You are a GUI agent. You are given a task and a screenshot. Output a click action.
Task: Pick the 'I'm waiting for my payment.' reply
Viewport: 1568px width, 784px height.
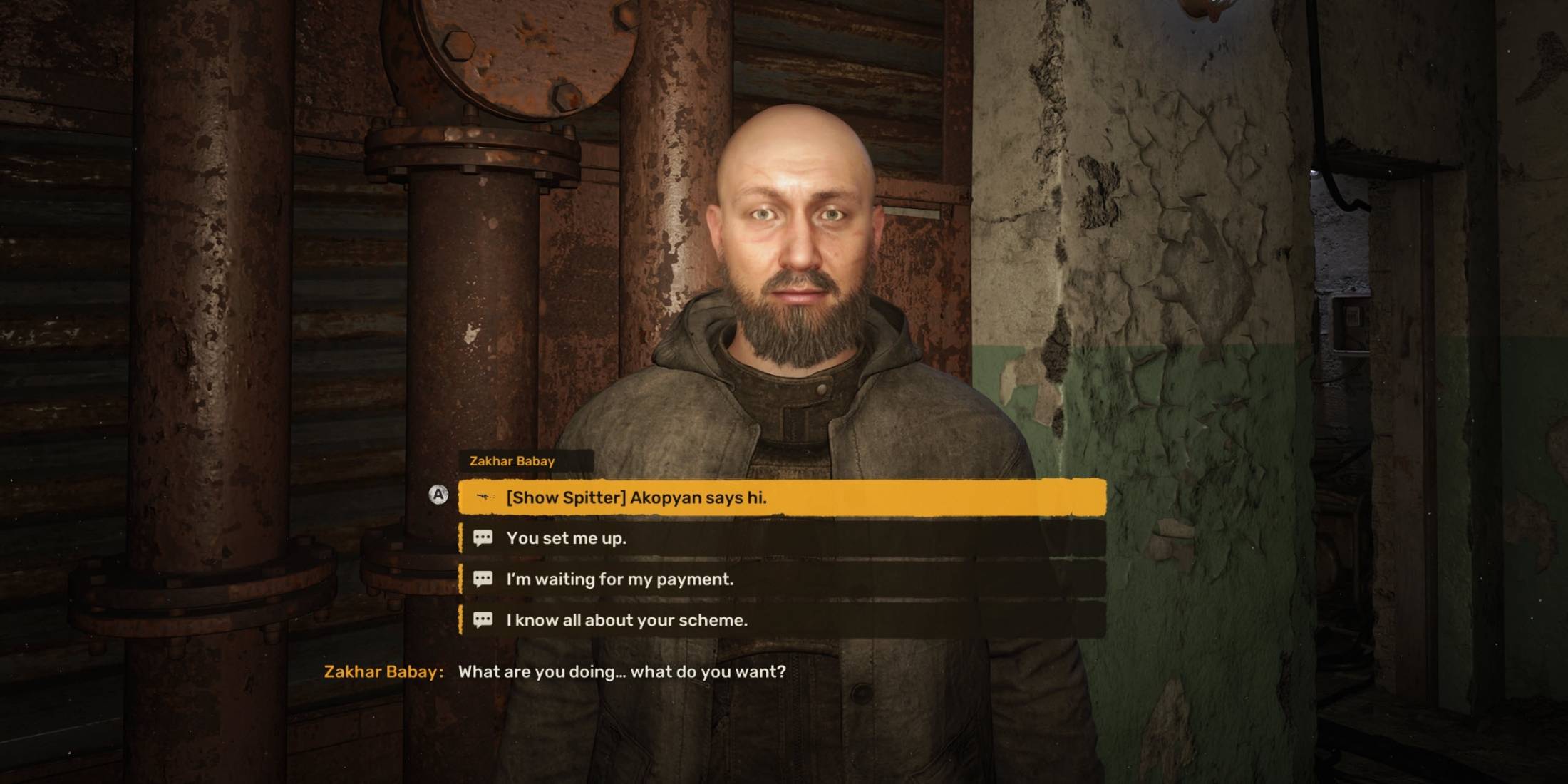coord(620,579)
